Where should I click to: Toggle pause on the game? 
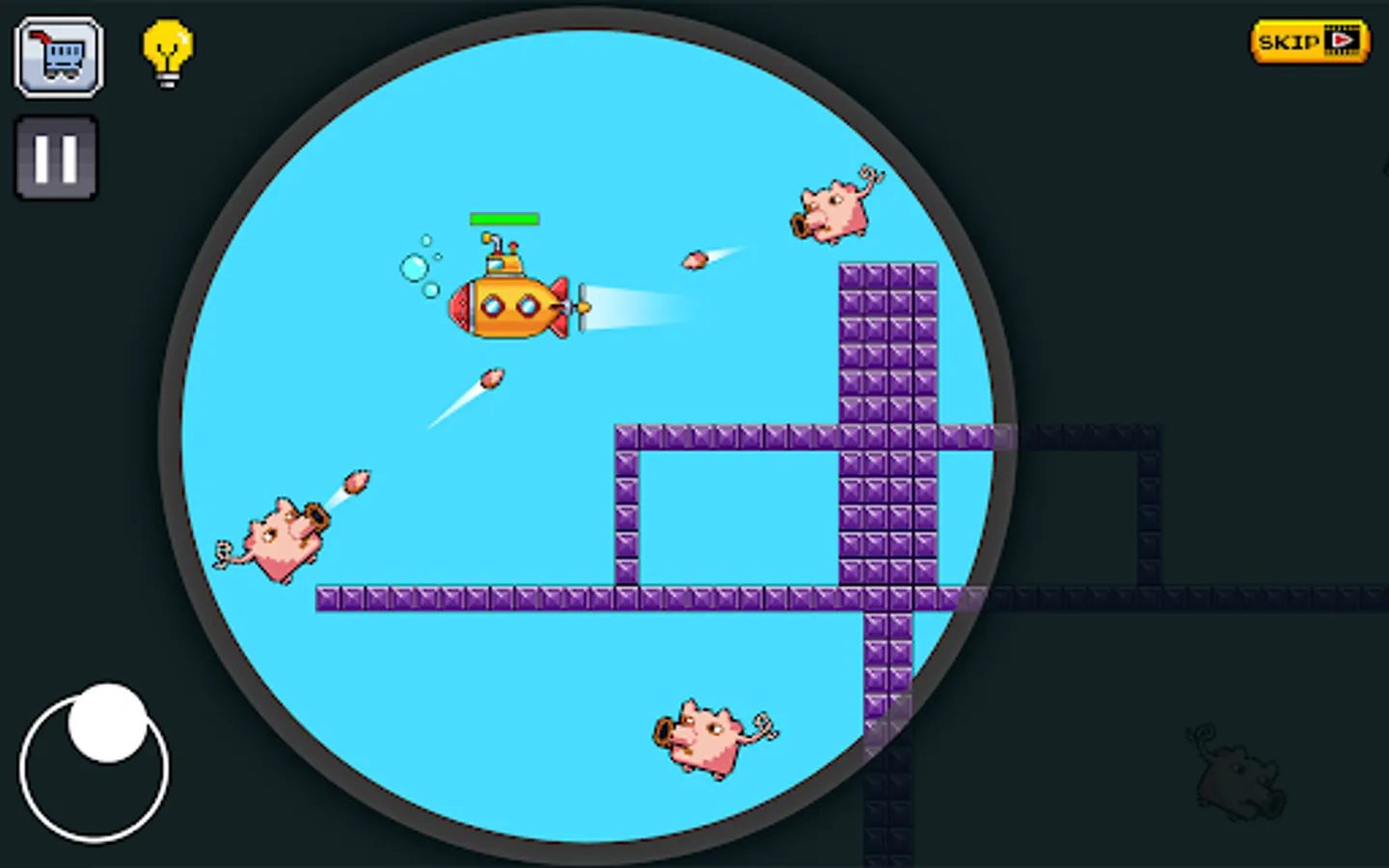point(55,157)
